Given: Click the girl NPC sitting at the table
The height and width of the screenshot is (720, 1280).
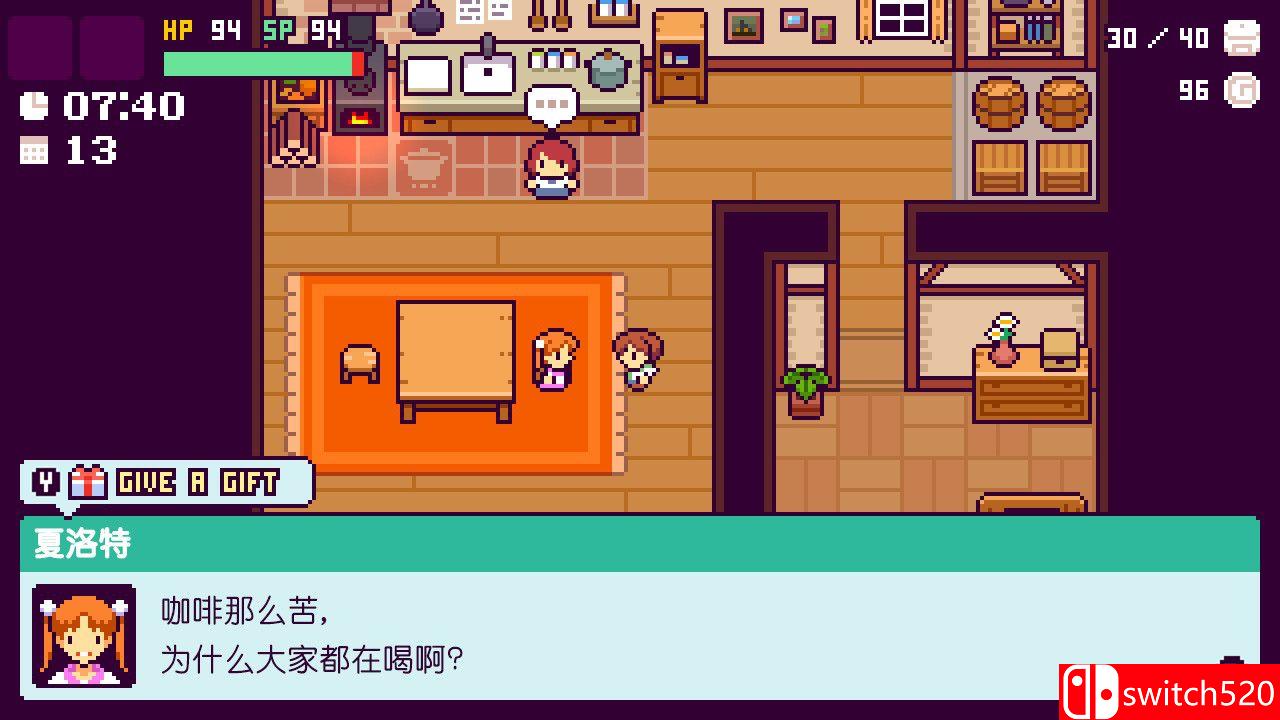Looking at the screenshot, I should click(x=553, y=360).
